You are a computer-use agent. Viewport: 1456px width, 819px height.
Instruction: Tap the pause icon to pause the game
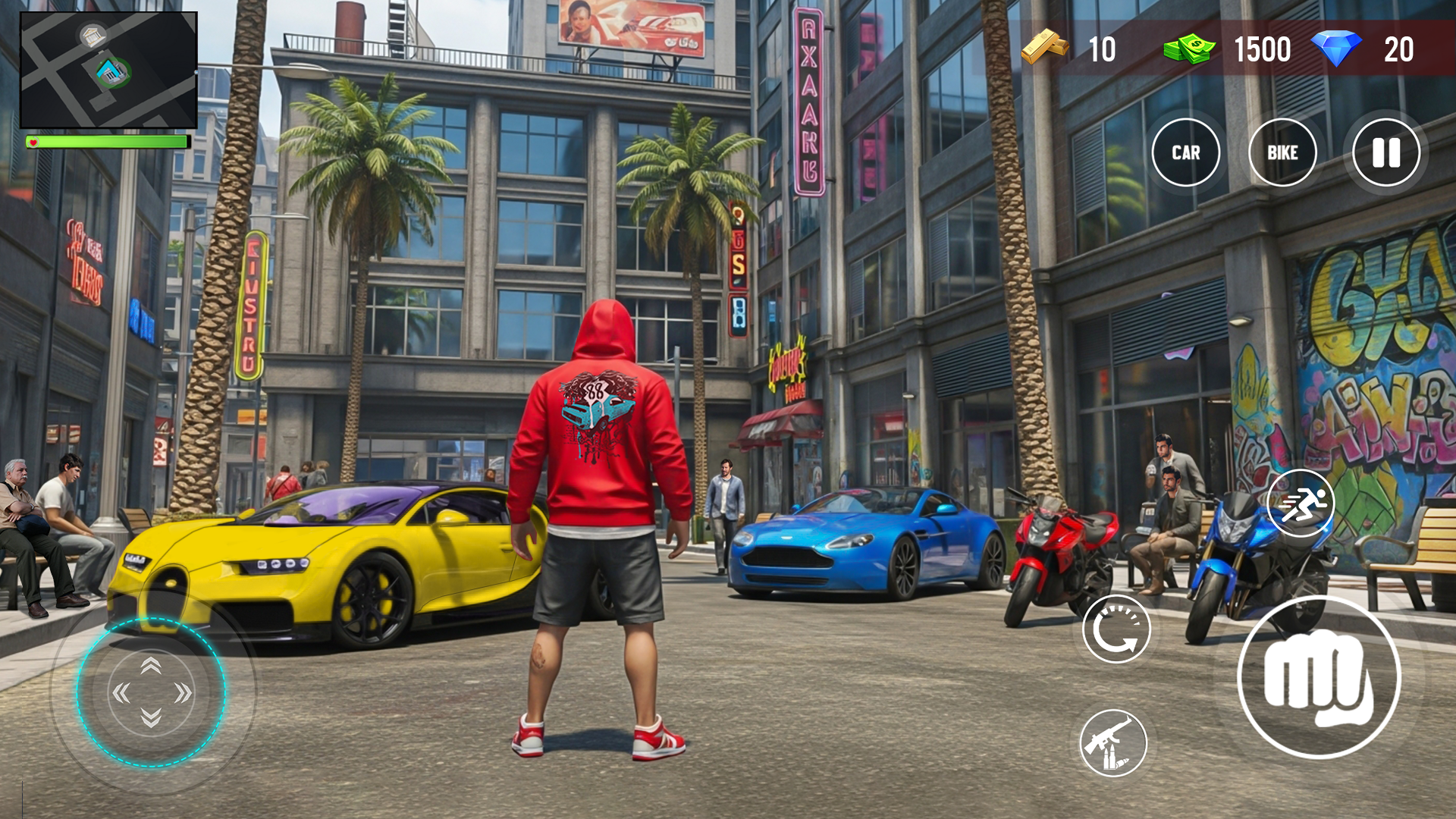(x=1386, y=152)
